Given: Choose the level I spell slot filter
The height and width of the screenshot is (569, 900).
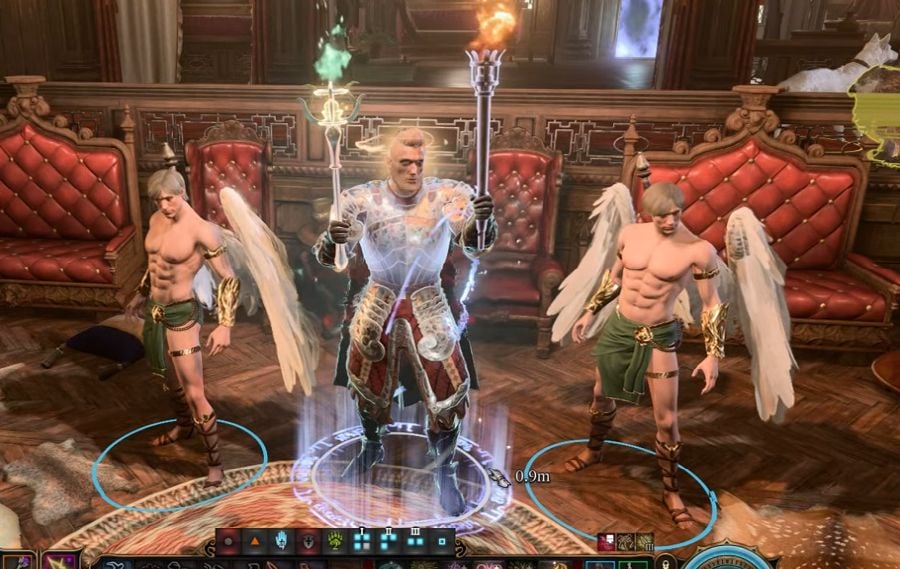Looking at the screenshot, I should [361, 541].
